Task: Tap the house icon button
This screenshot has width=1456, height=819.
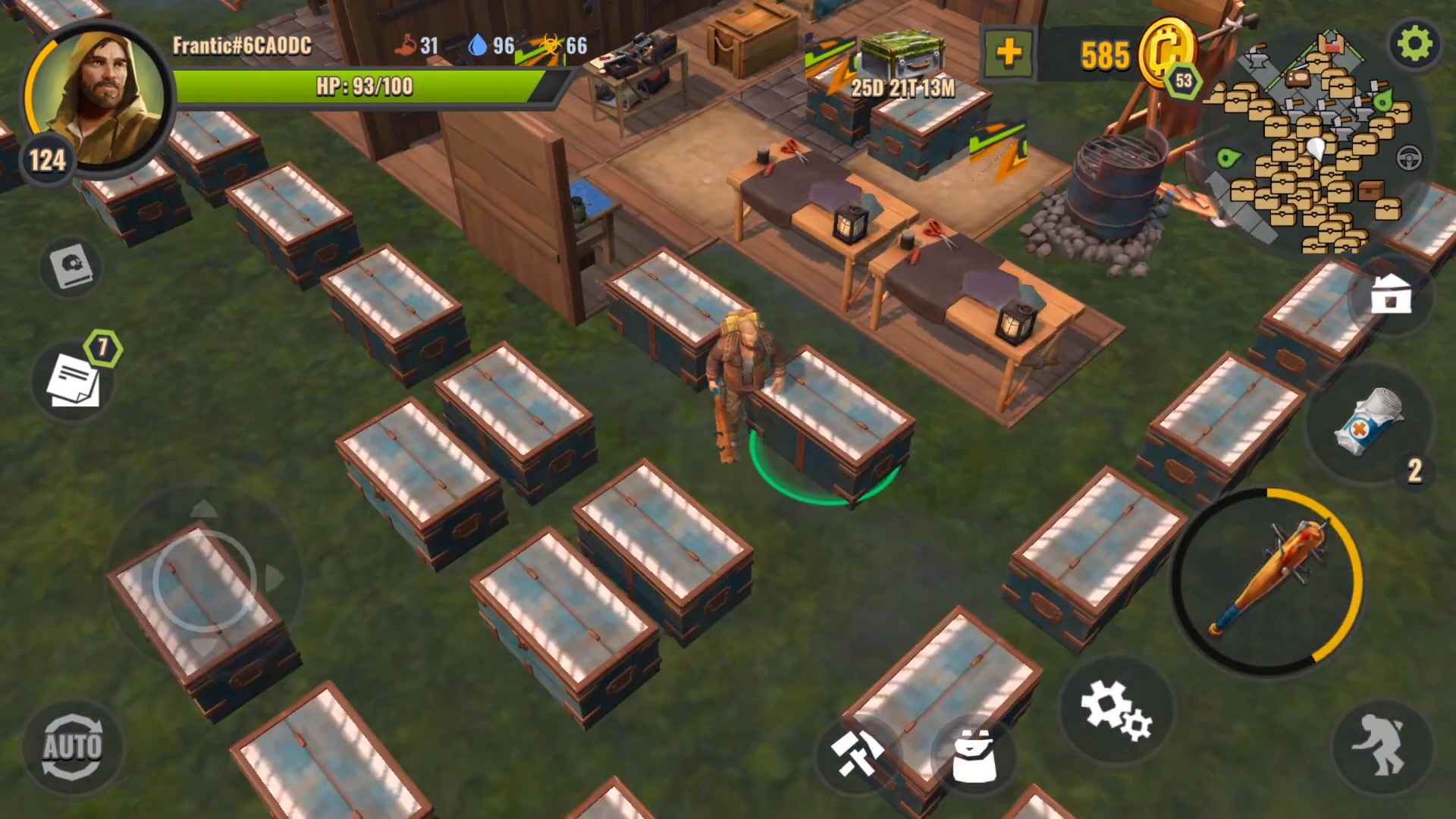Action: coord(1391,294)
